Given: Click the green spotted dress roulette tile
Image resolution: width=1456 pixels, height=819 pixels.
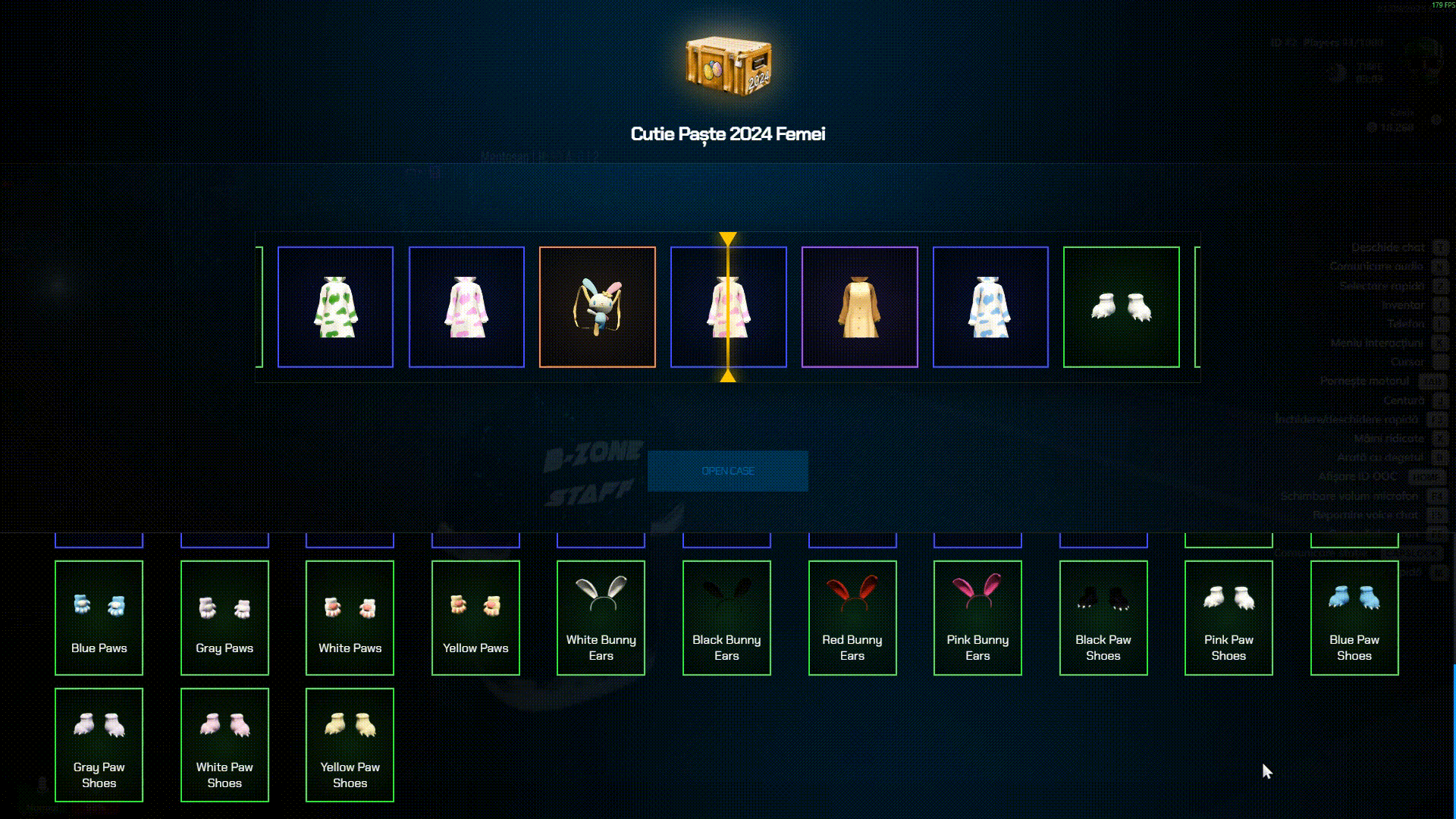Looking at the screenshot, I should click(x=335, y=307).
